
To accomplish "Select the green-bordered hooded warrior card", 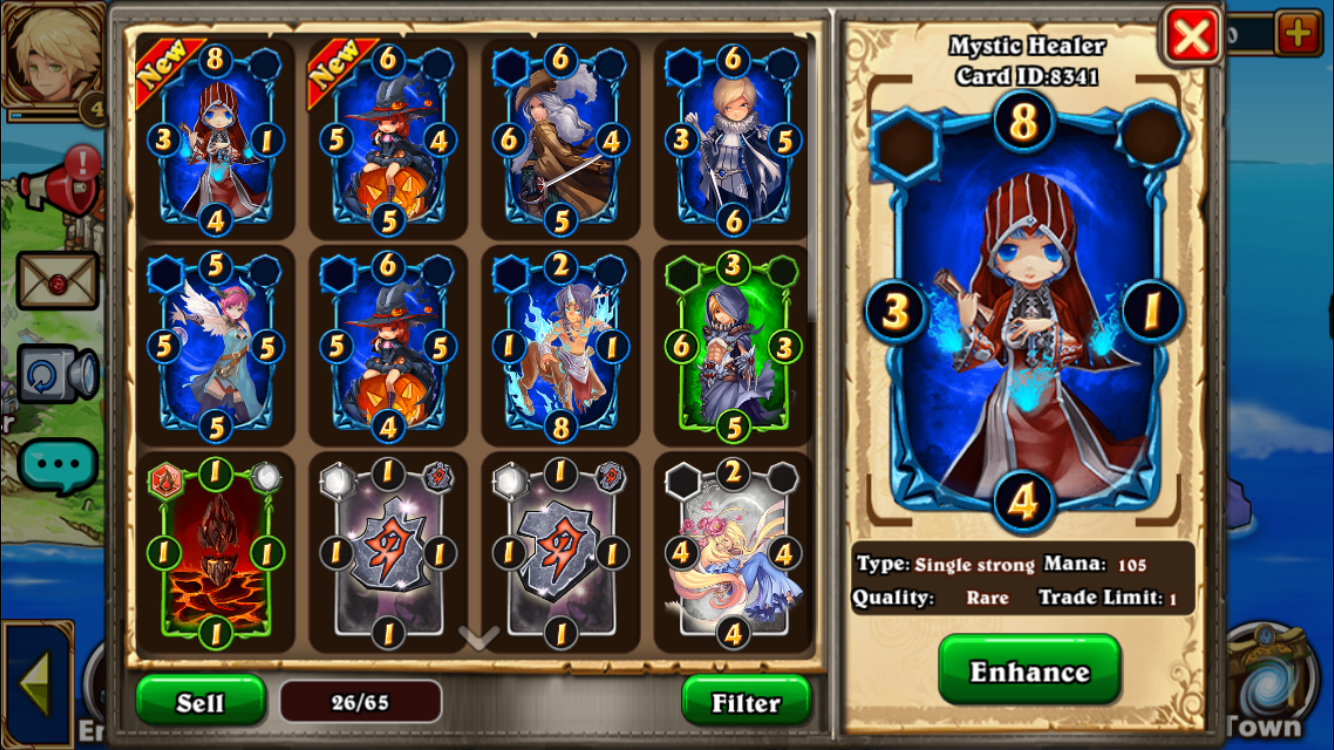I will pyautogui.click(x=734, y=346).
